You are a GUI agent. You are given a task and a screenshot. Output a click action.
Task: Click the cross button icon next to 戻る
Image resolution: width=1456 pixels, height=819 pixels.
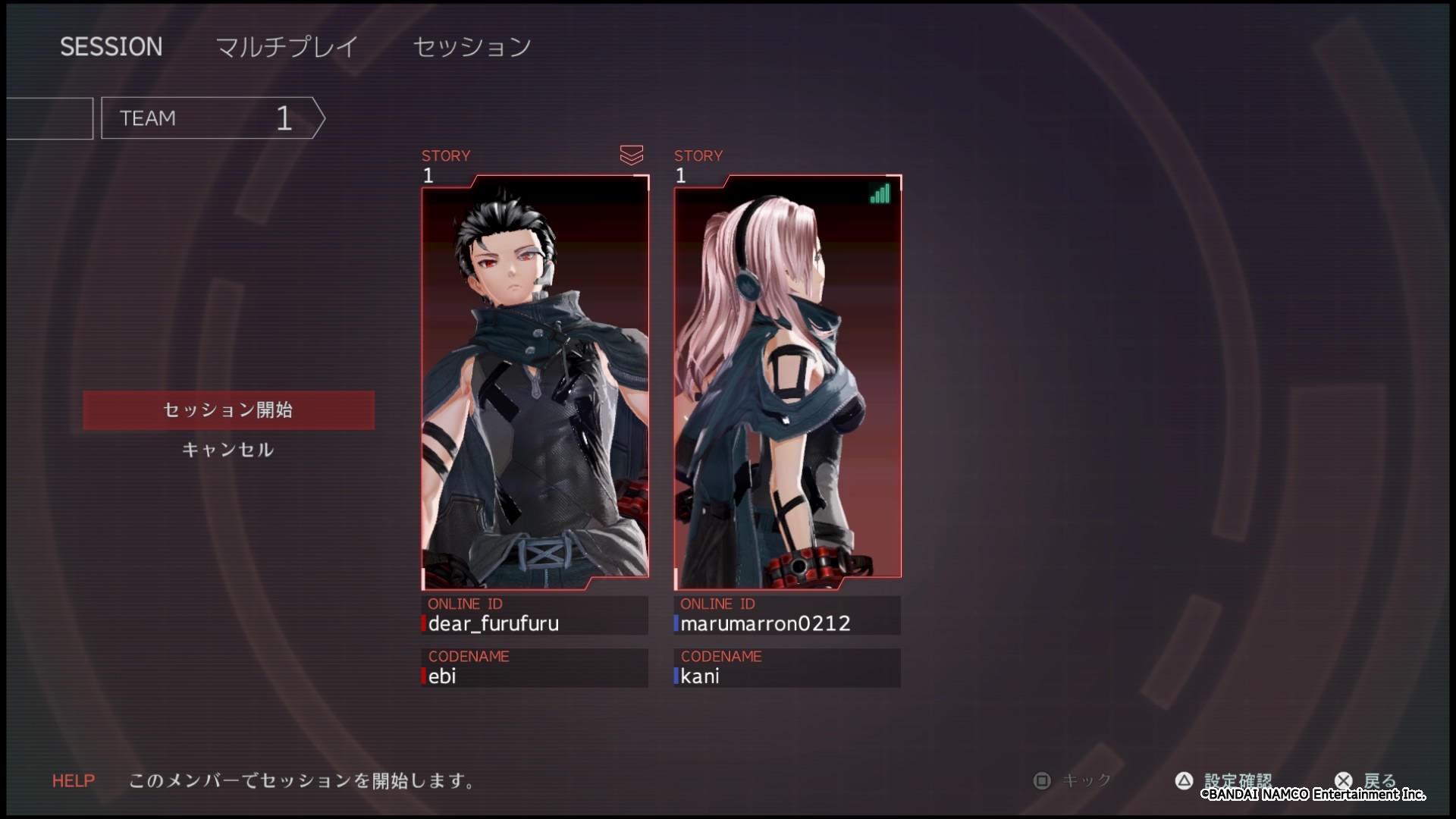(1344, 780)
